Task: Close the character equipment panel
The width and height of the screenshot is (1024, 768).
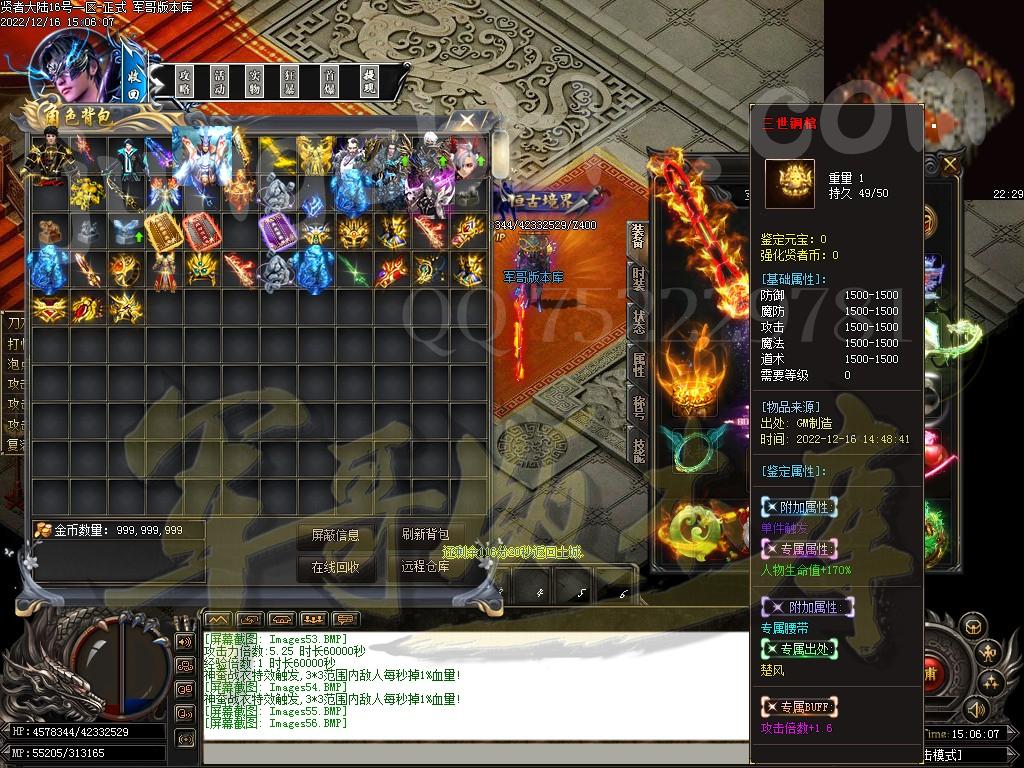Action: coord(949,163)
